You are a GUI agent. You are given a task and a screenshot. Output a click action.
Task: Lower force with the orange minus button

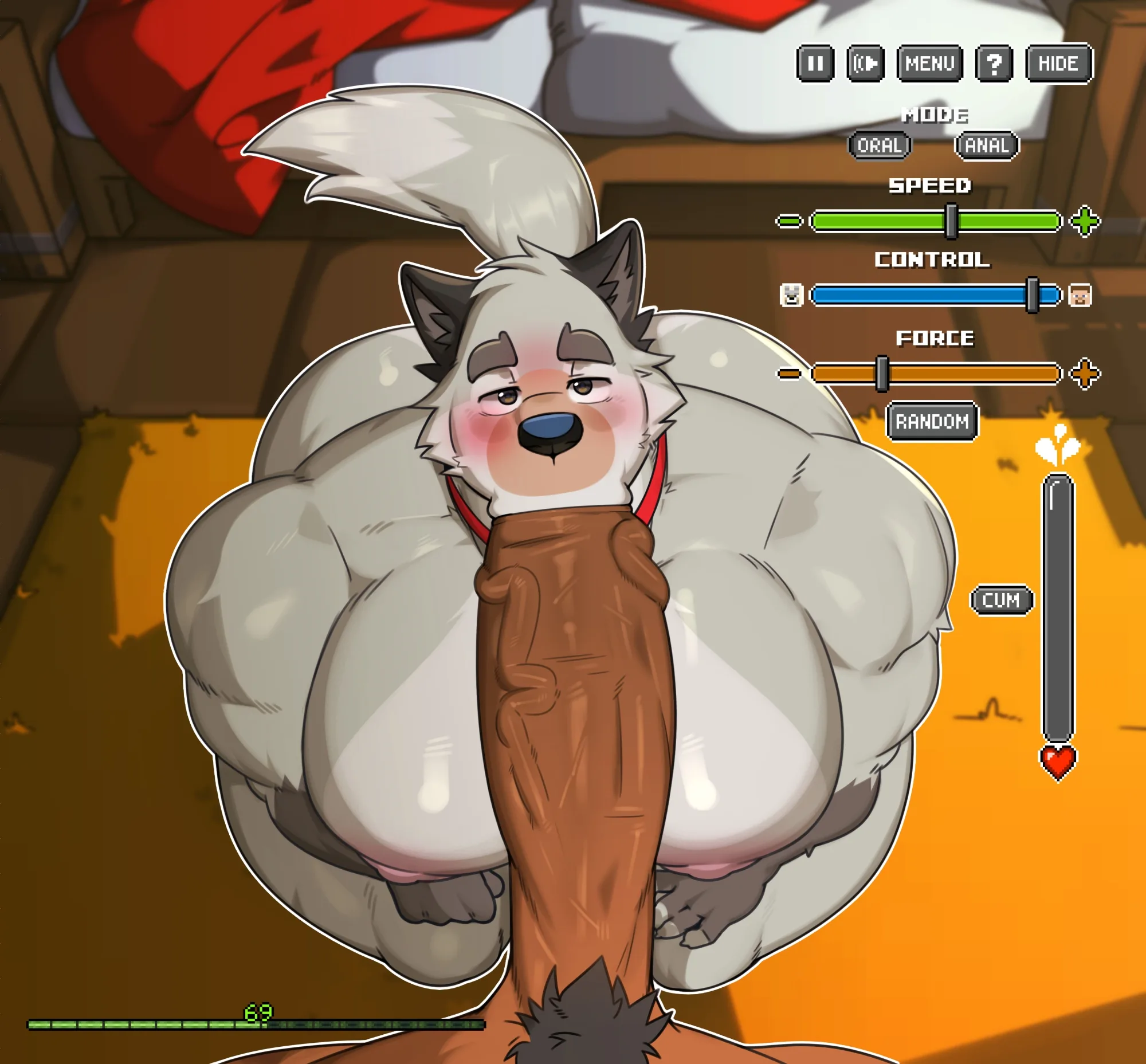(x=789, y=374)
